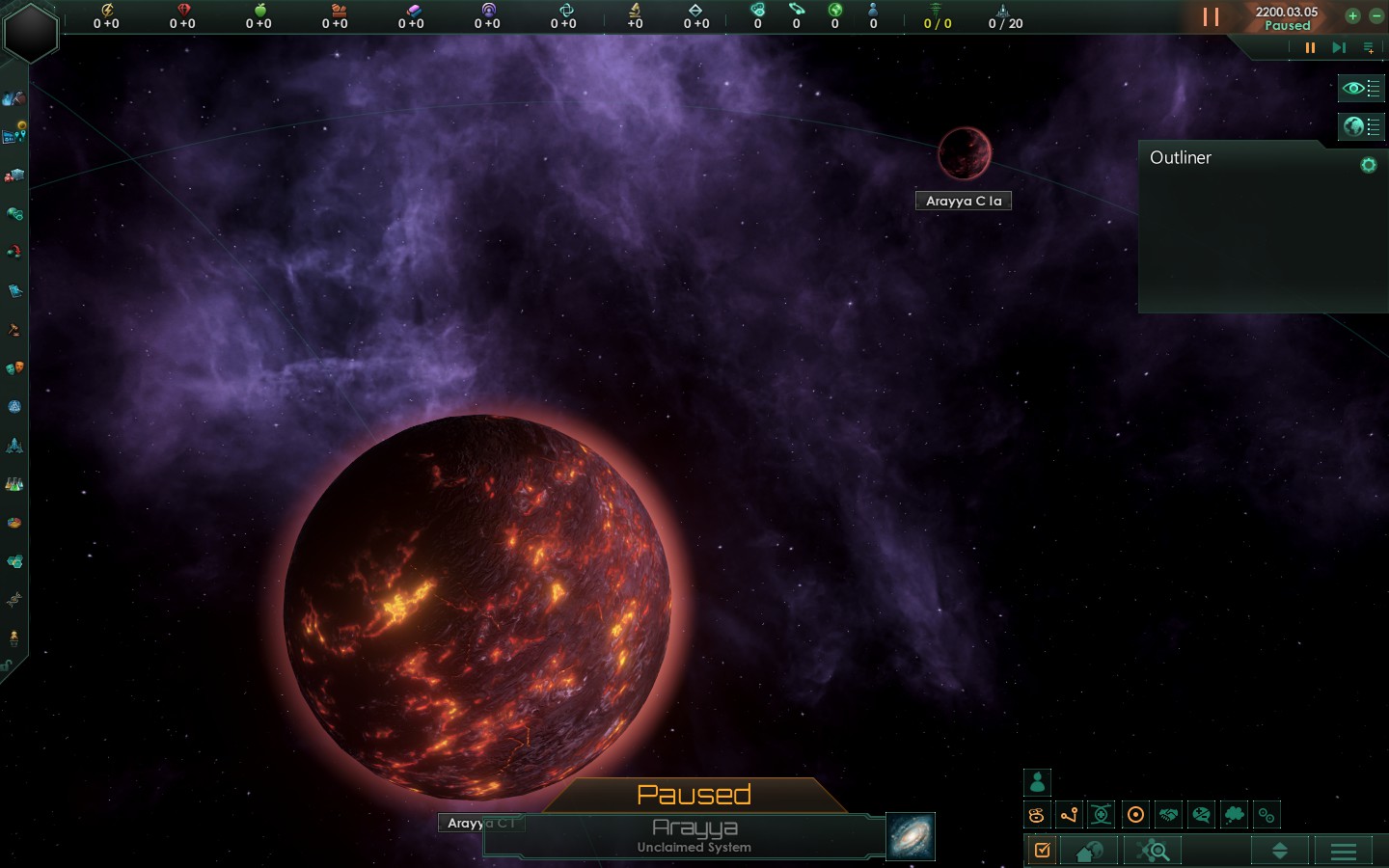Decrease game speed with the minus button
This screenshot has height=868, width=1389.
tap(1375, 15)
